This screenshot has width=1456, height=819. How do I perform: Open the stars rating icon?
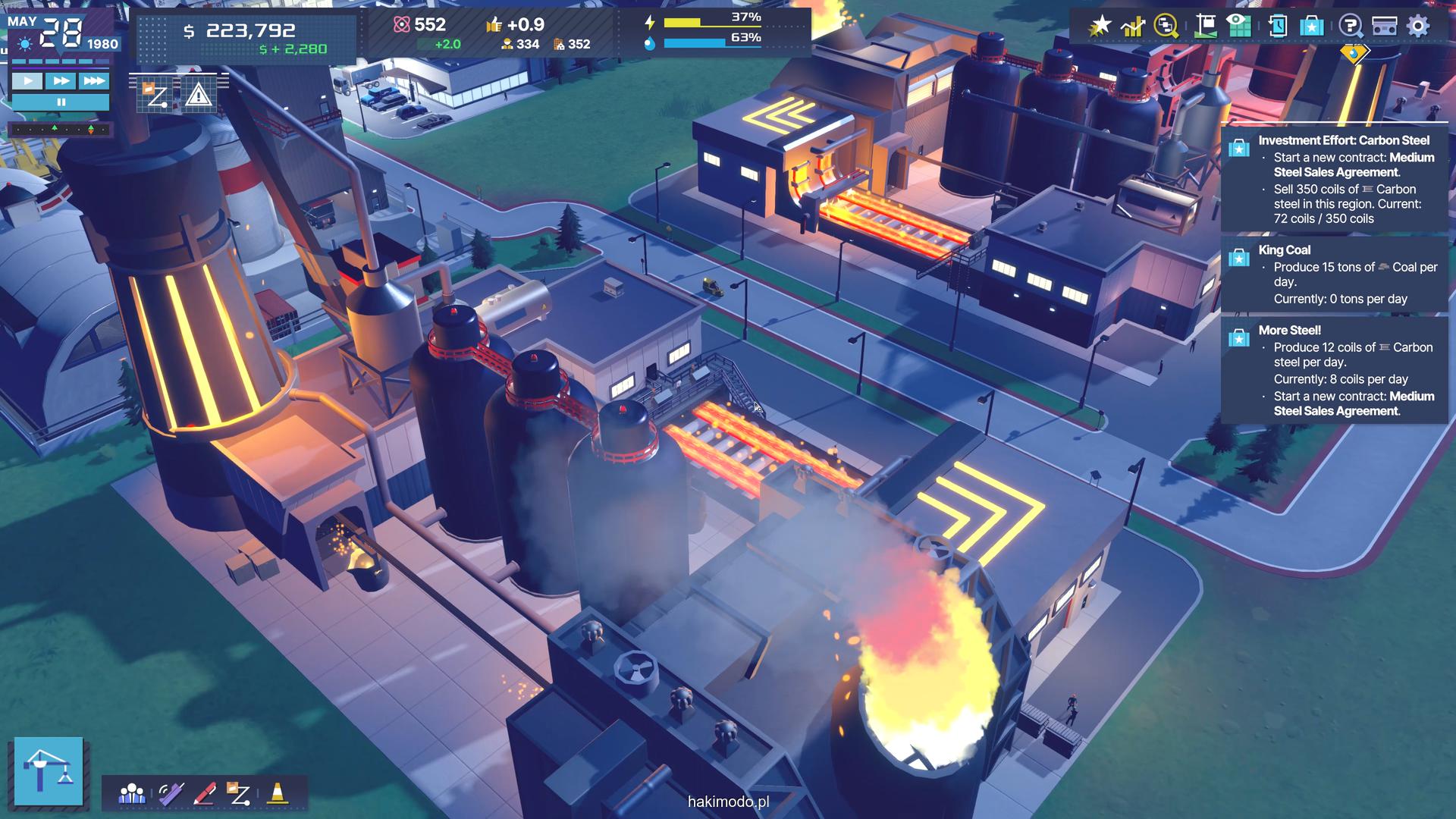point(1100,27)
